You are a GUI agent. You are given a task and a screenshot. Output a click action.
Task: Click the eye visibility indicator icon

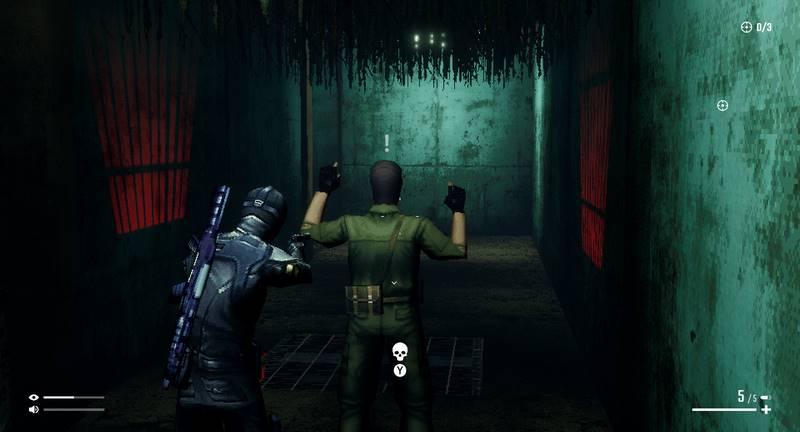point(34,397)
